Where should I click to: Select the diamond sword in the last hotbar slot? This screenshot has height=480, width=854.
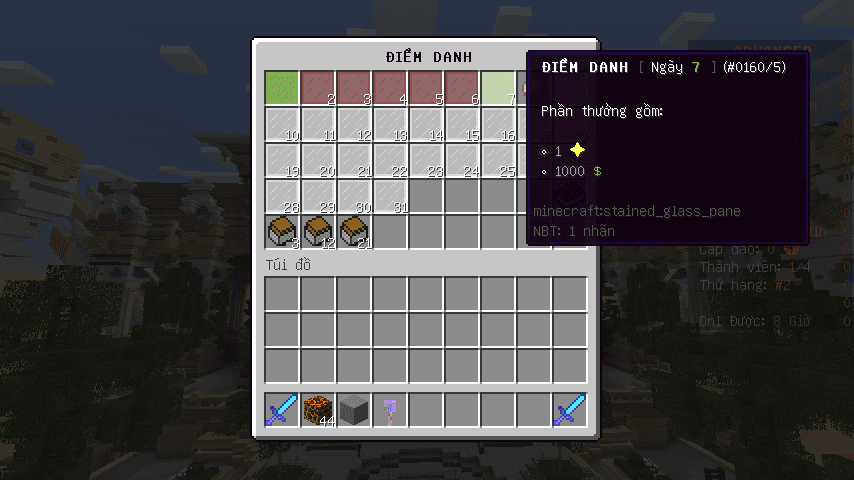coord(570,410)
